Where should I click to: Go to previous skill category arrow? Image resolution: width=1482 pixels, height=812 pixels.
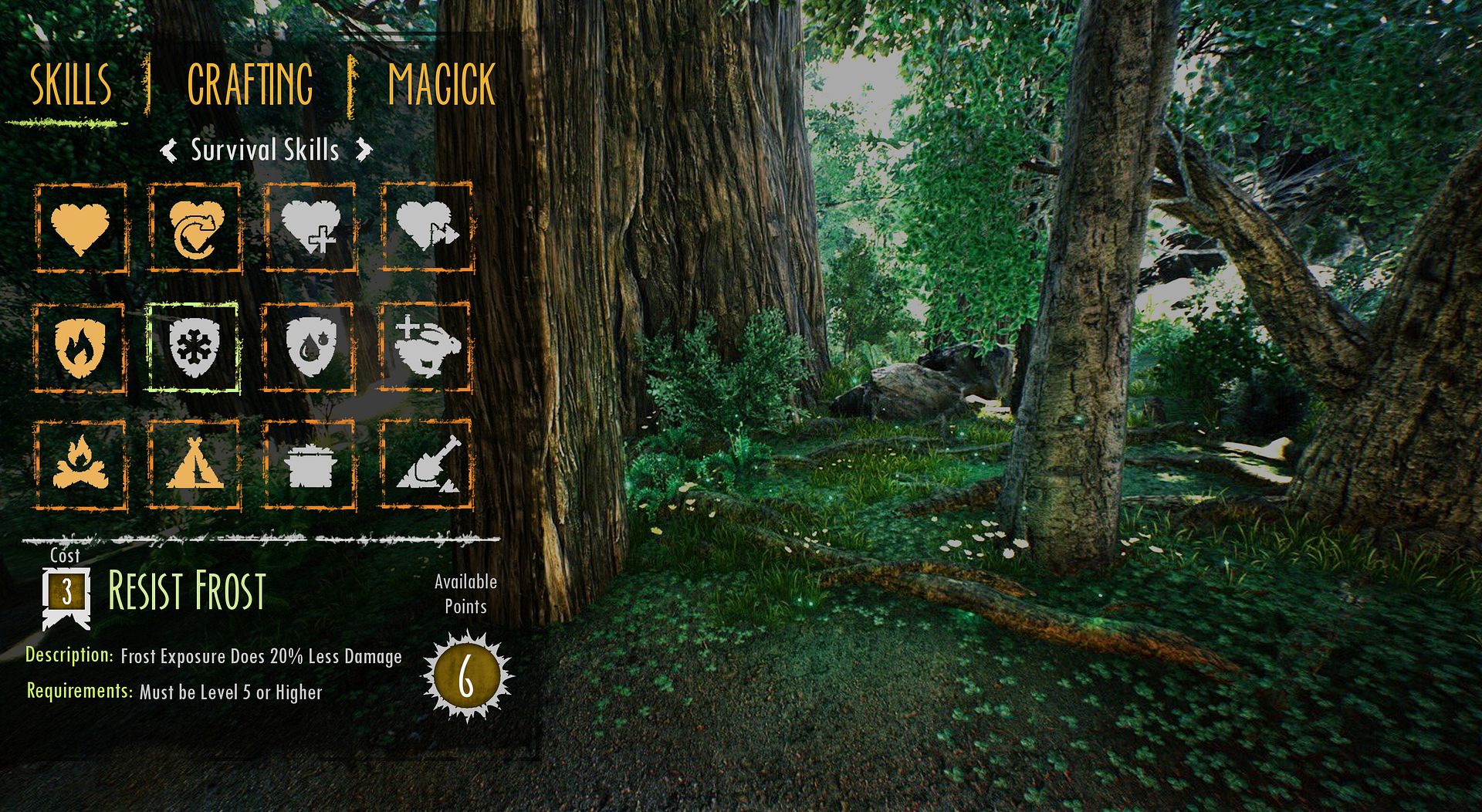[x=169, y=150]
